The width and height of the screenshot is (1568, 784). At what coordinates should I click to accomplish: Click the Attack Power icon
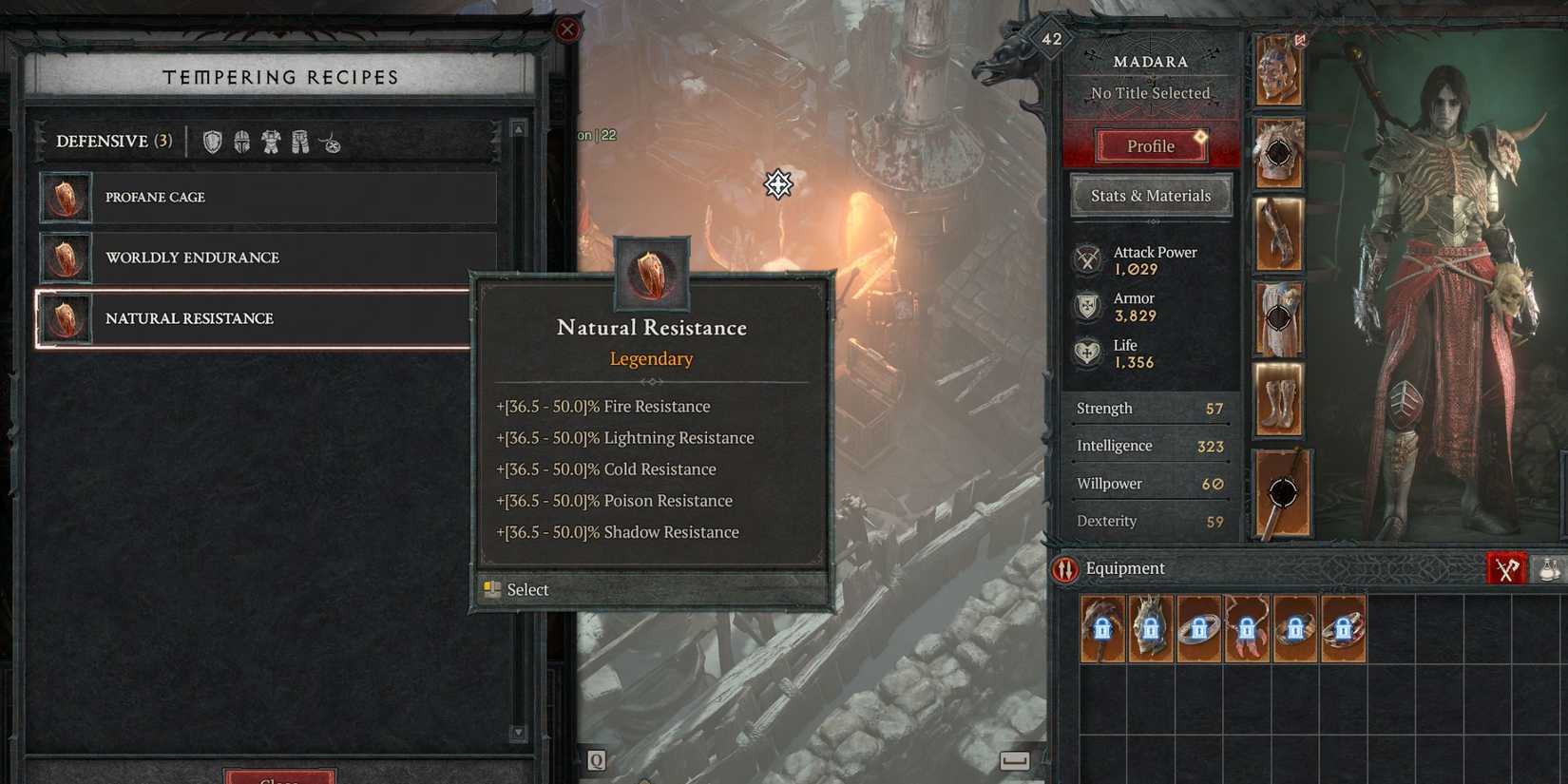[1087, 258]
